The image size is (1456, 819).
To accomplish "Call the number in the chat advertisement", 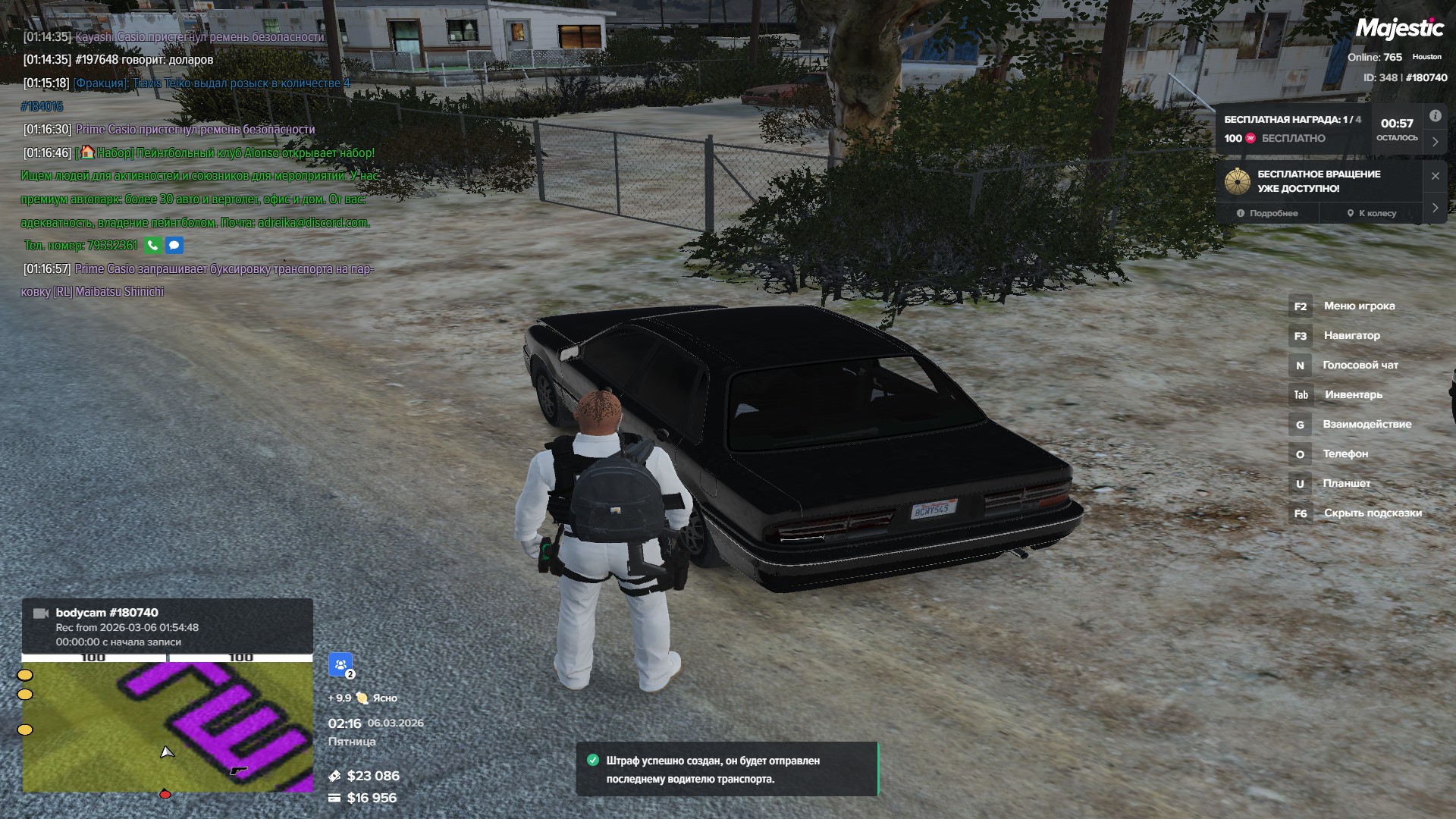I will click(152, 246).
